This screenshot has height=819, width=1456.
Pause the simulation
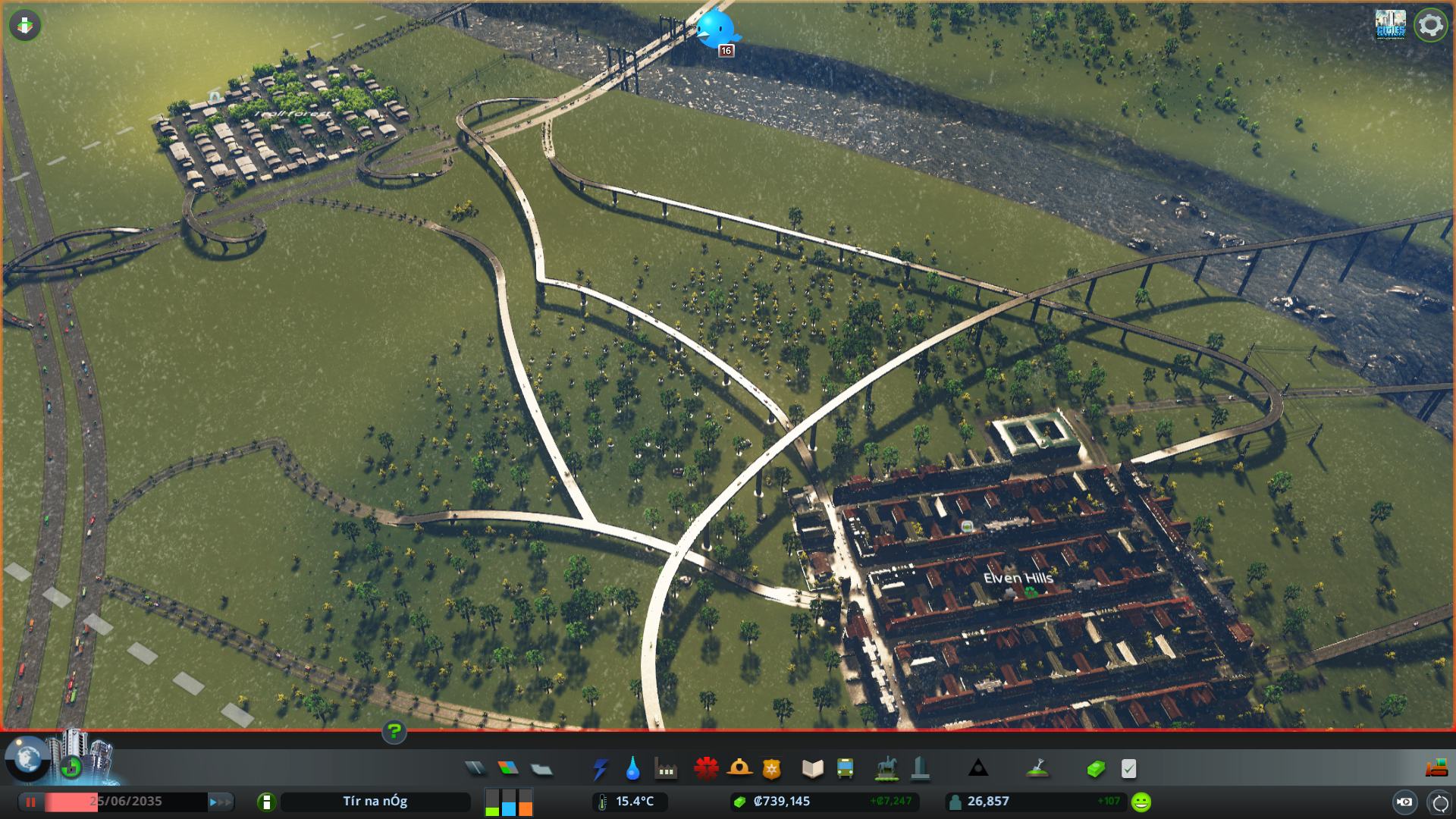31,802
